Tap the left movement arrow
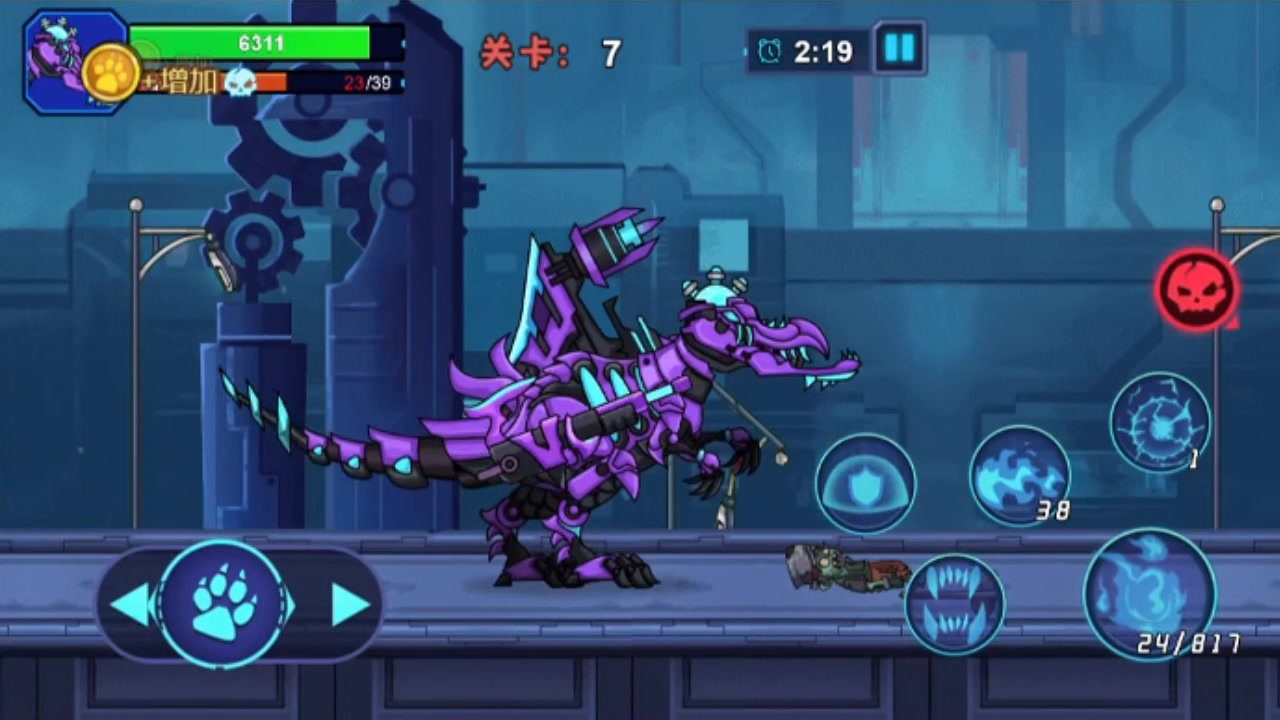The width and height of the screenshot is (1280, 720). tap(130, 604)
